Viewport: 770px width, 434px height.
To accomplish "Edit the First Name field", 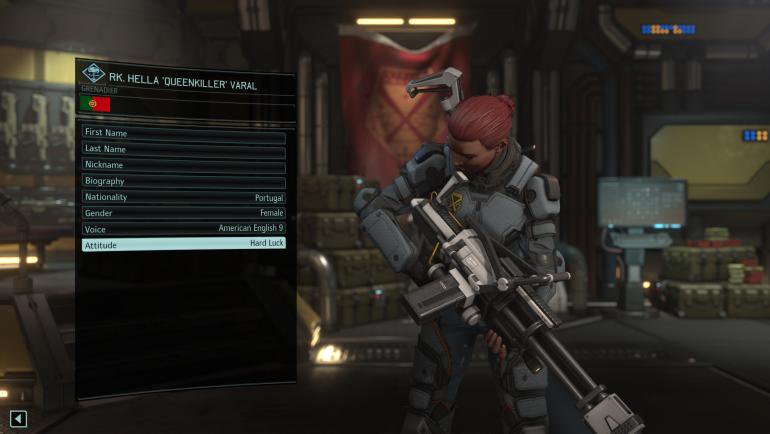I will [183, 132].
